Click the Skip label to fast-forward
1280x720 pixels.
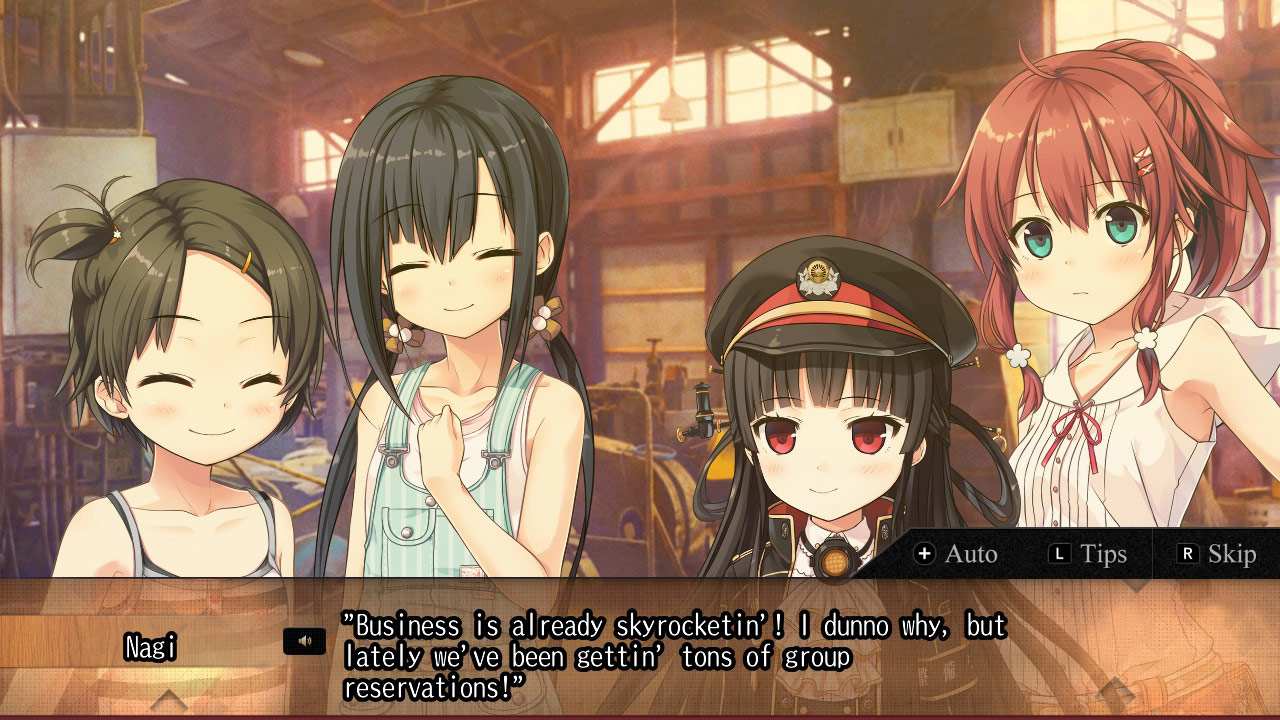coord(1232,555)
